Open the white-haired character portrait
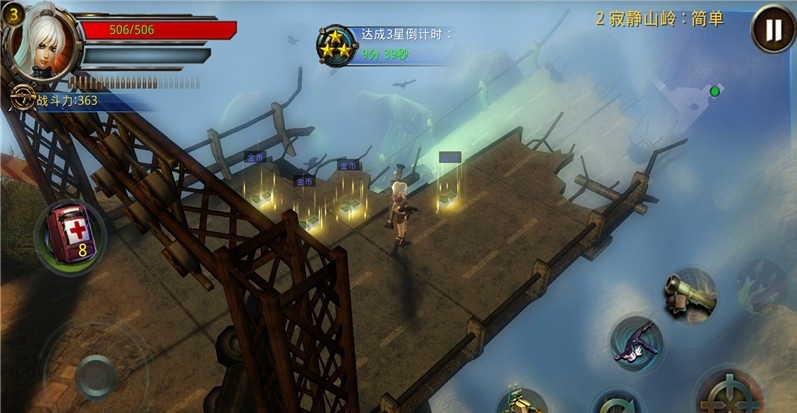The width and height of the screenshot is (797, 413). point(42,41)
